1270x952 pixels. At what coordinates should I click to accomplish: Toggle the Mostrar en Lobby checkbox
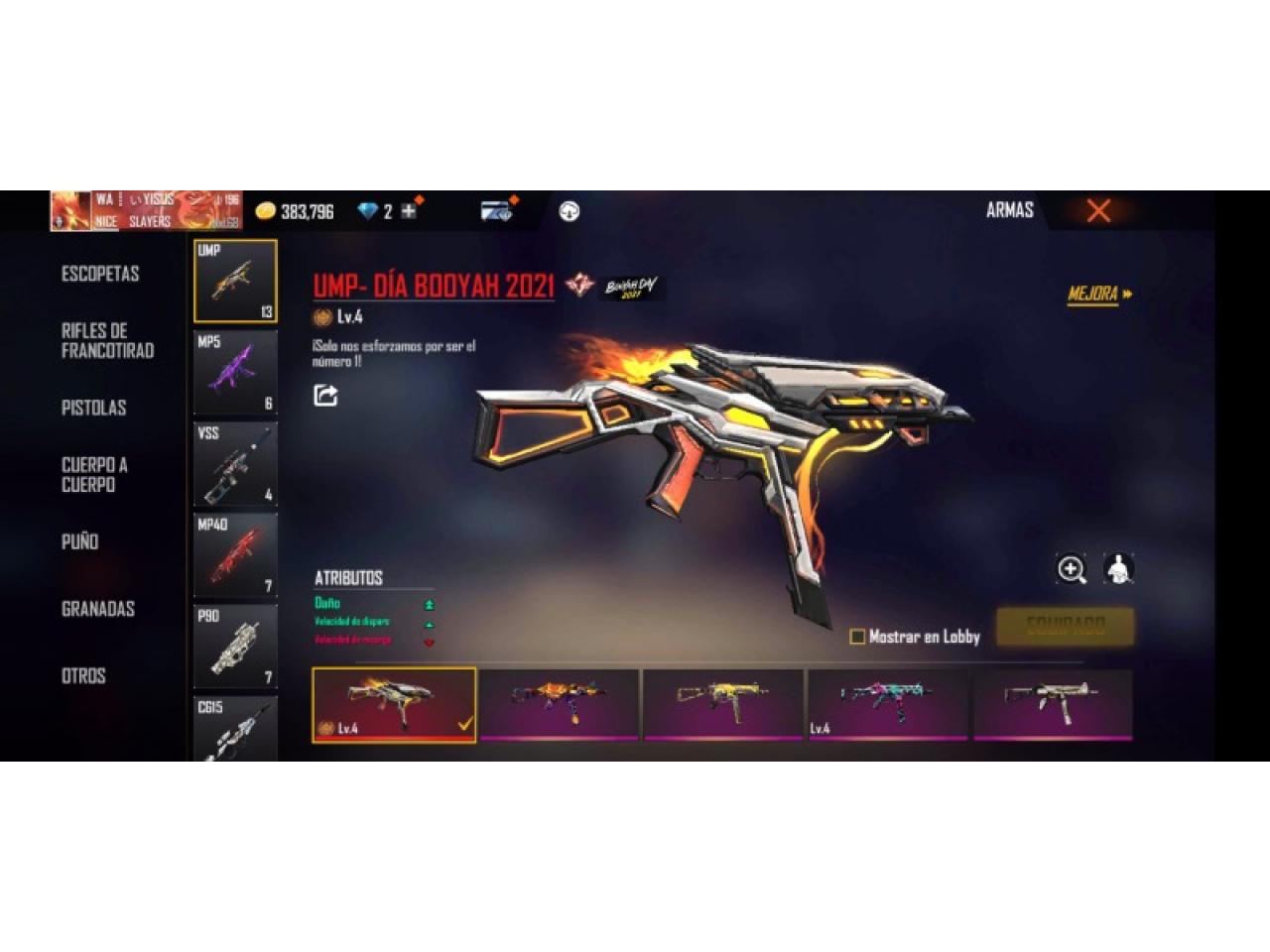pos(857,637)
